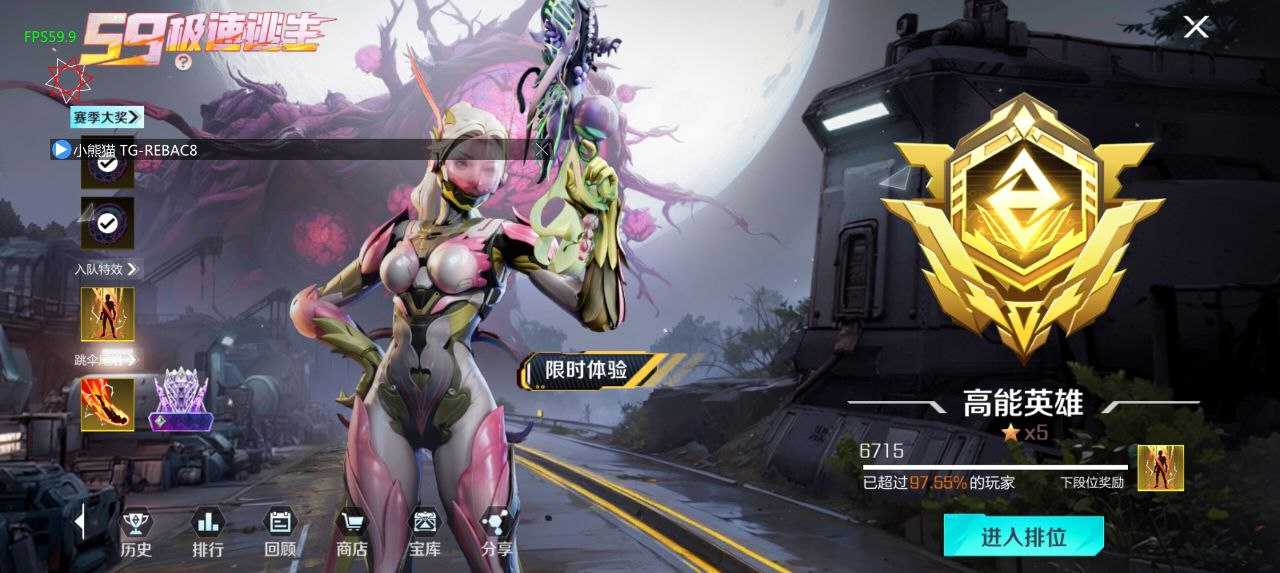The height and width of the screenshot is (573, 1280).
Task: View the next-tier reward icon beside 下段位奖励
Action: [x=1160, y=468]
